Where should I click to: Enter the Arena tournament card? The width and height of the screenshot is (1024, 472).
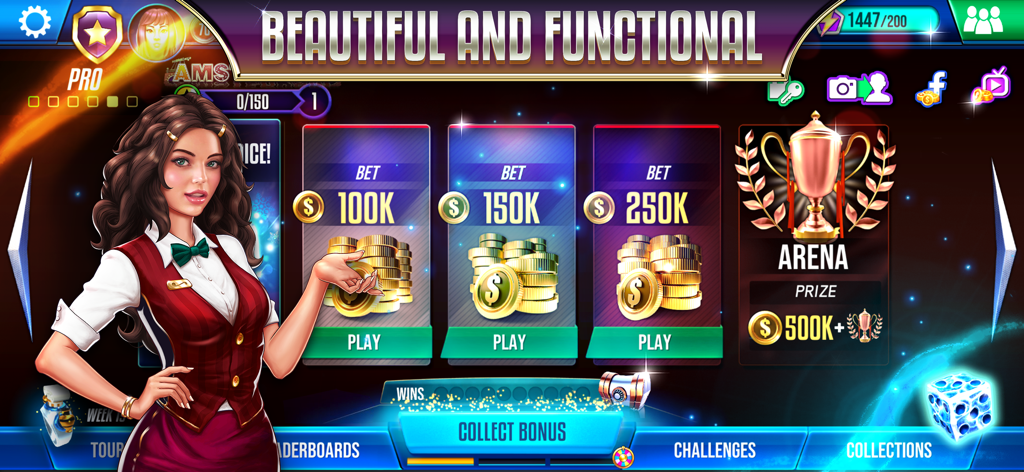813,243
